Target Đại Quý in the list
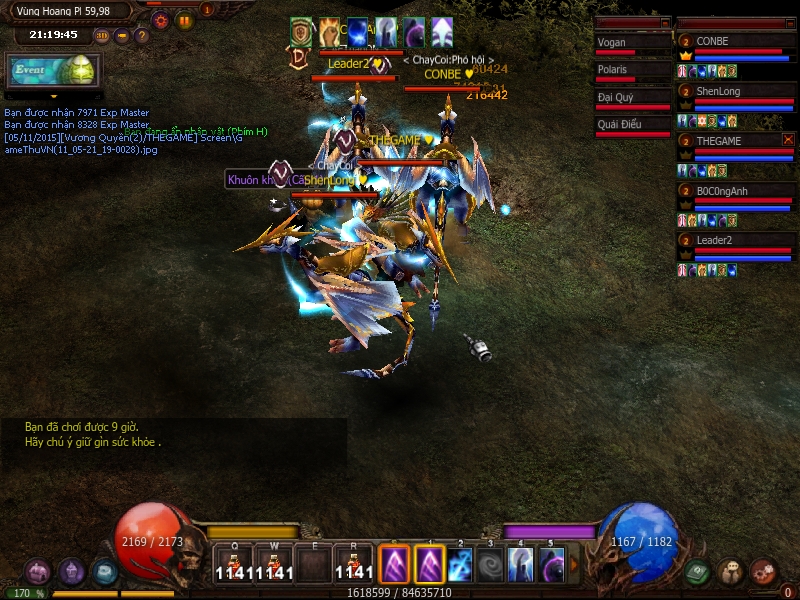Image resolution: width=800 pixels, height=600 pixels. click(632, 100)
